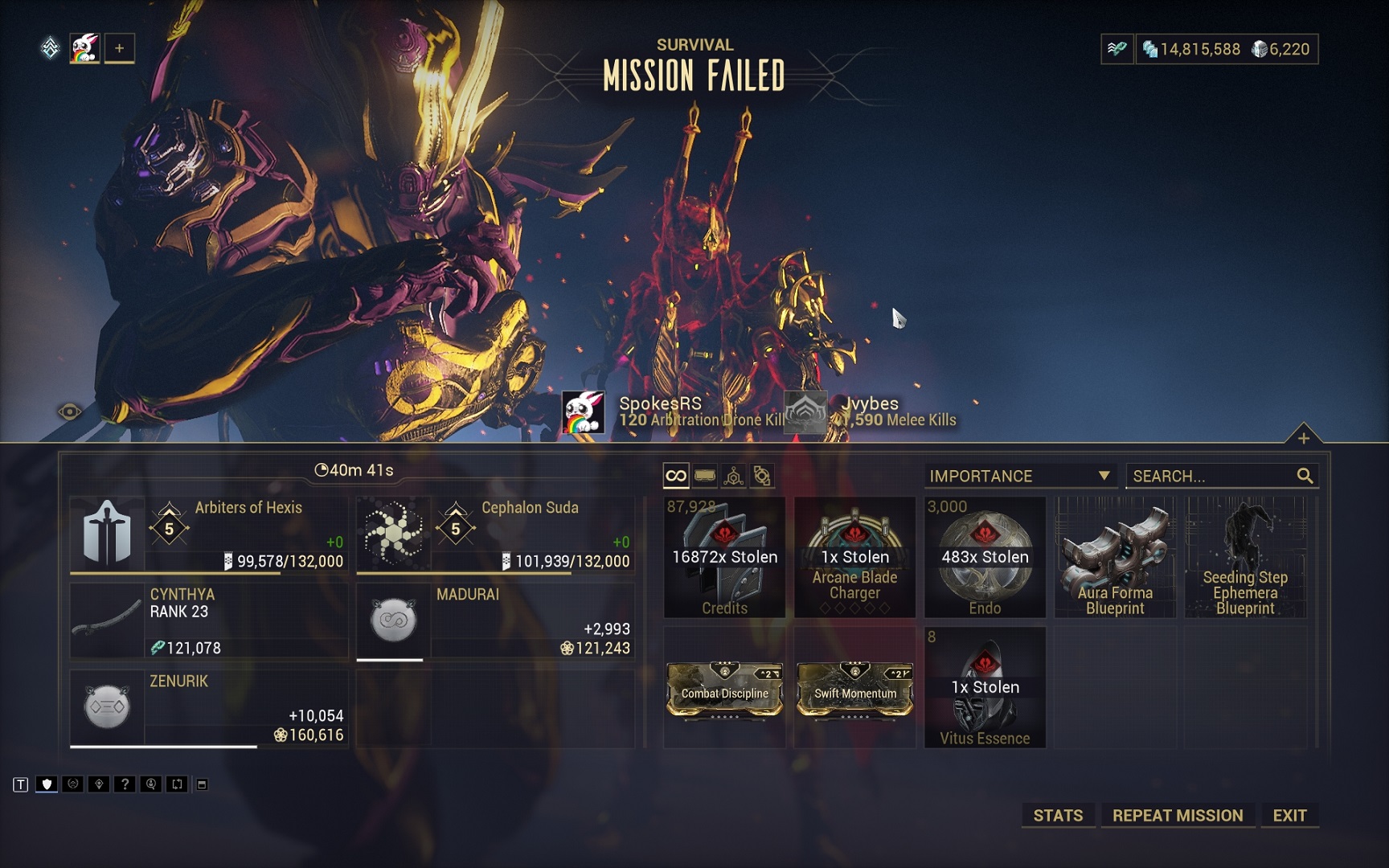Add a squad member with plus button
The image size is (1389, 868).
coord(119,48)
